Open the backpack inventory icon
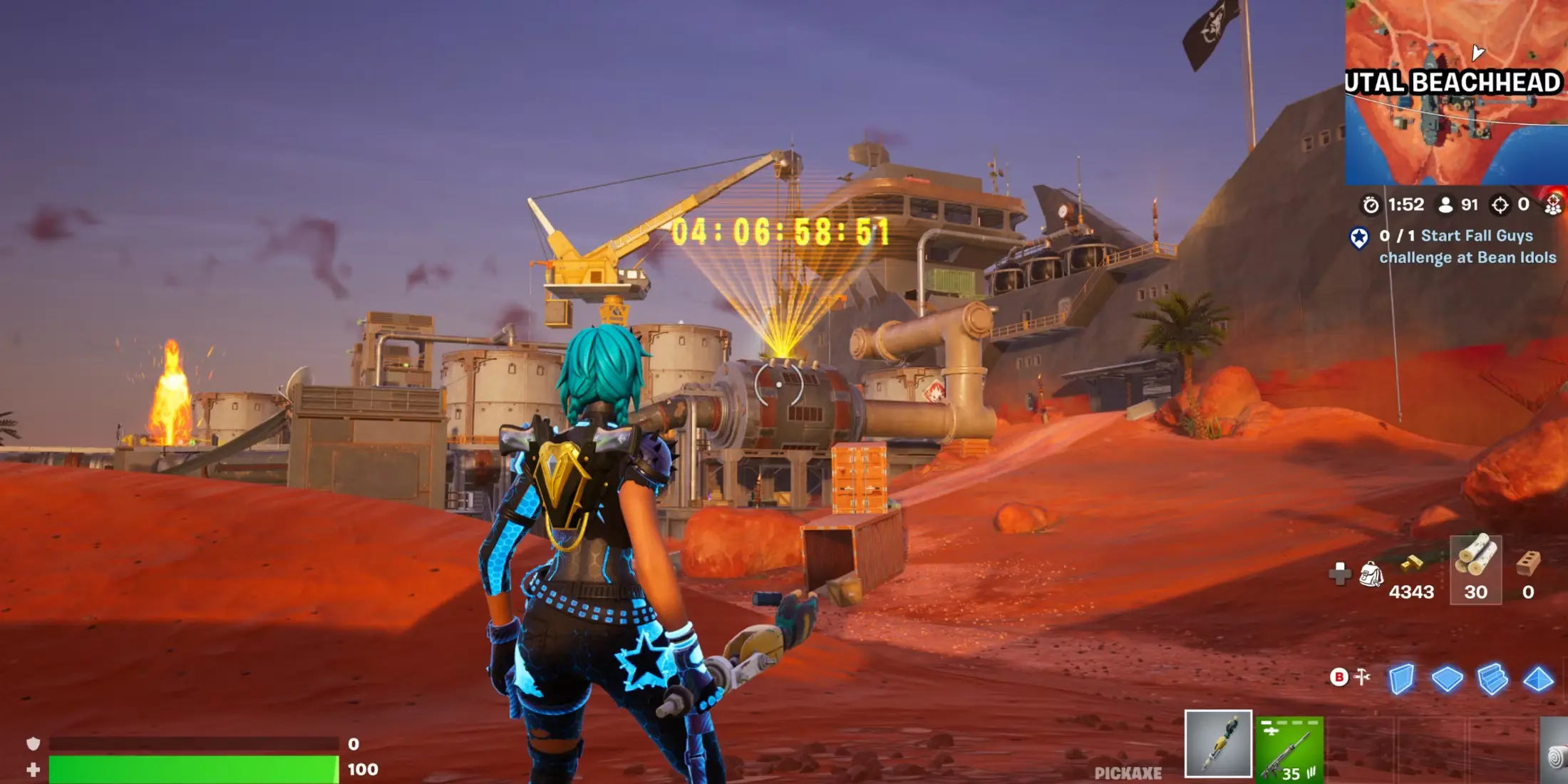The image size is (1568, 784). click(x=1372, y=573)
